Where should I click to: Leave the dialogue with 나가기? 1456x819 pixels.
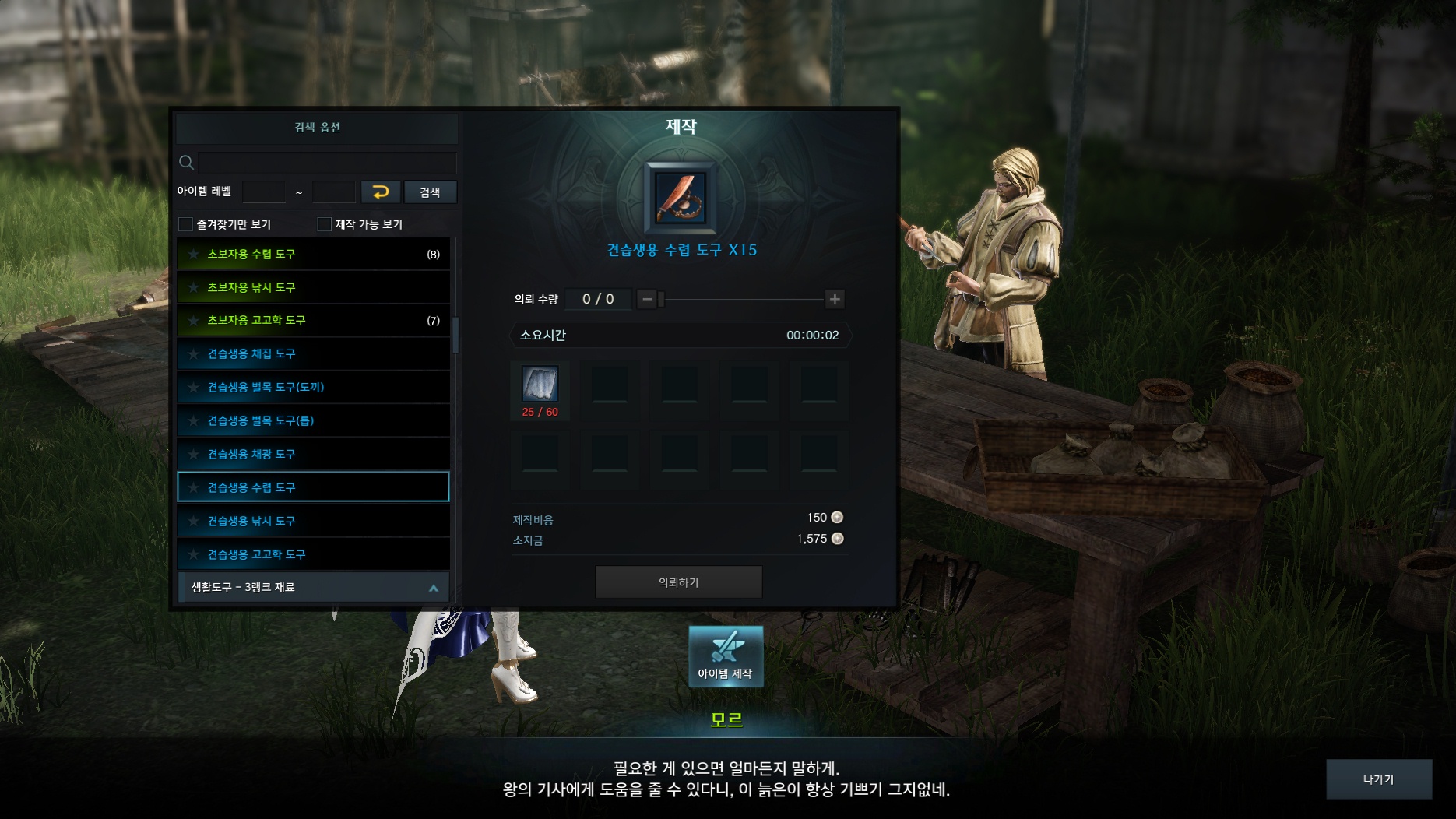(1378, 779)
